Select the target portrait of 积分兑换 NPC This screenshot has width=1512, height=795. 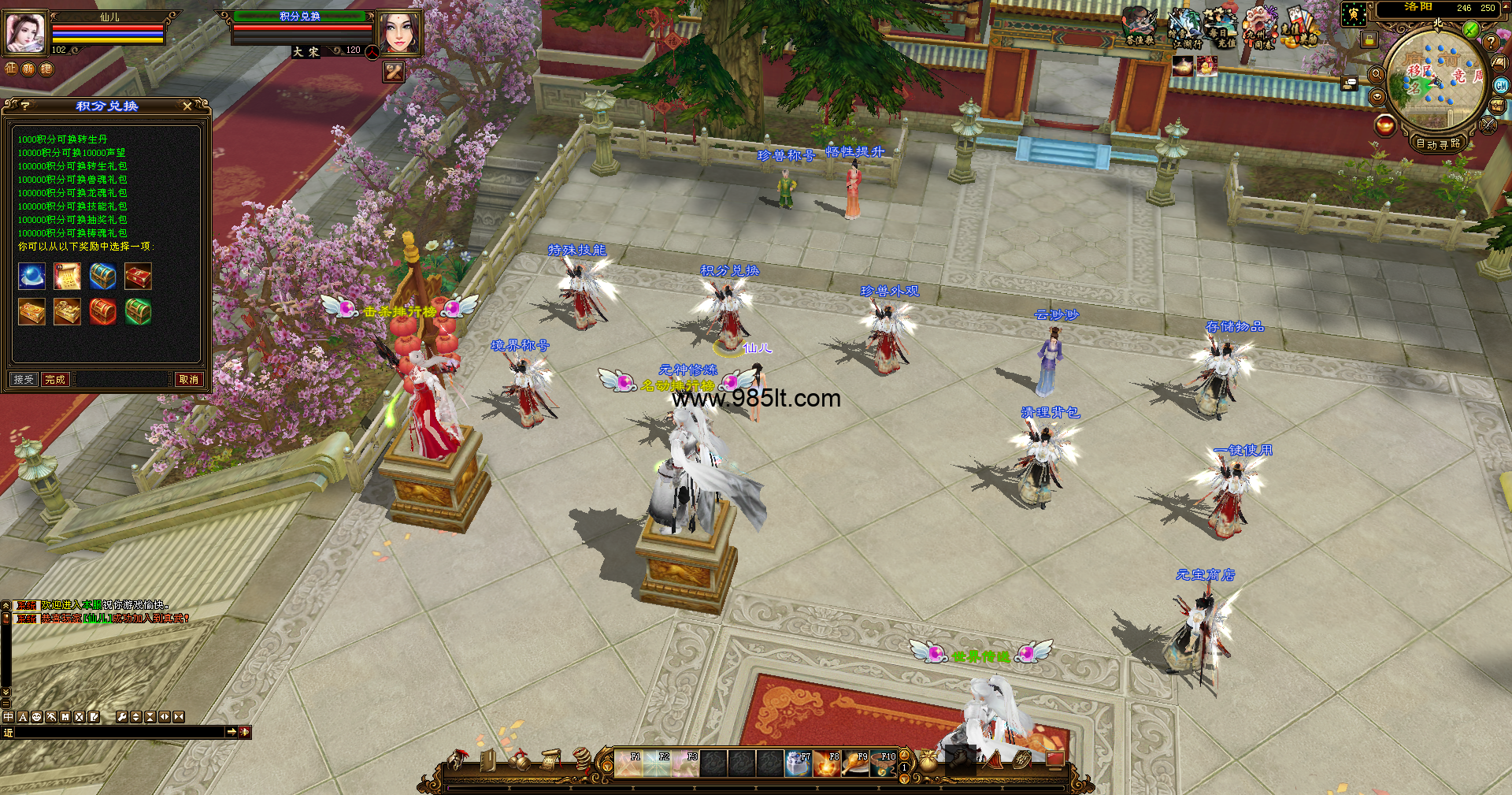399,33
